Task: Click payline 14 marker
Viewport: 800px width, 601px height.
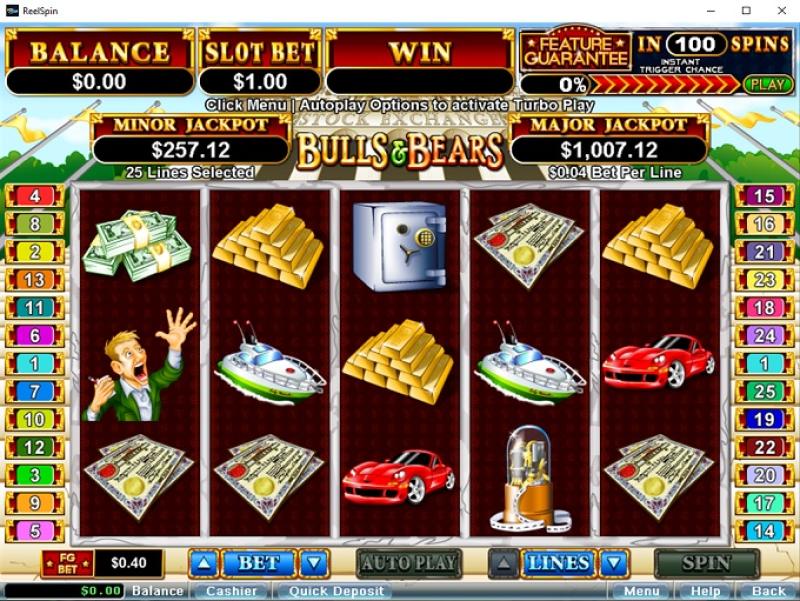Action: coord(764,532)
